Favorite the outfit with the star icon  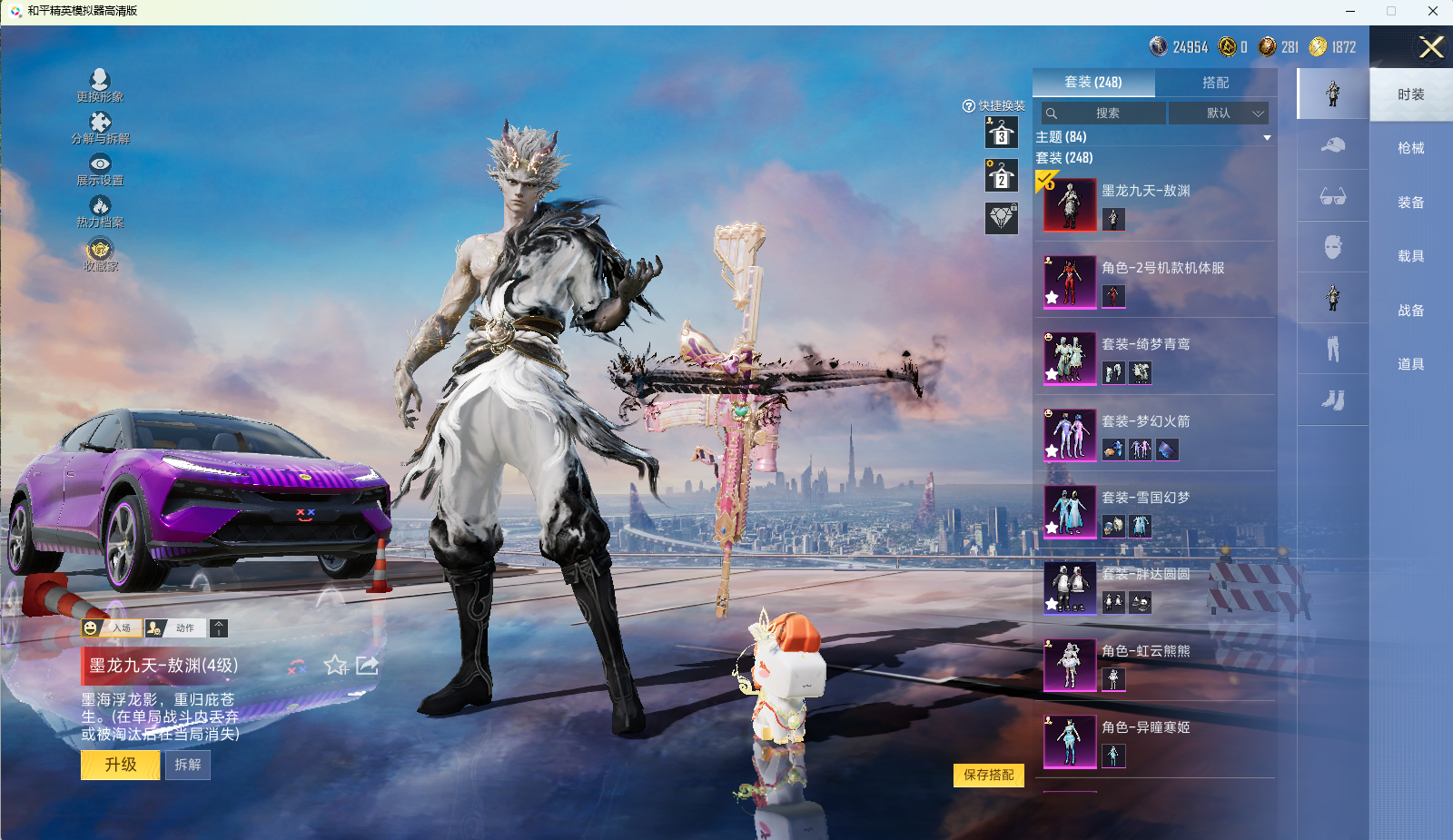(335, 666)
